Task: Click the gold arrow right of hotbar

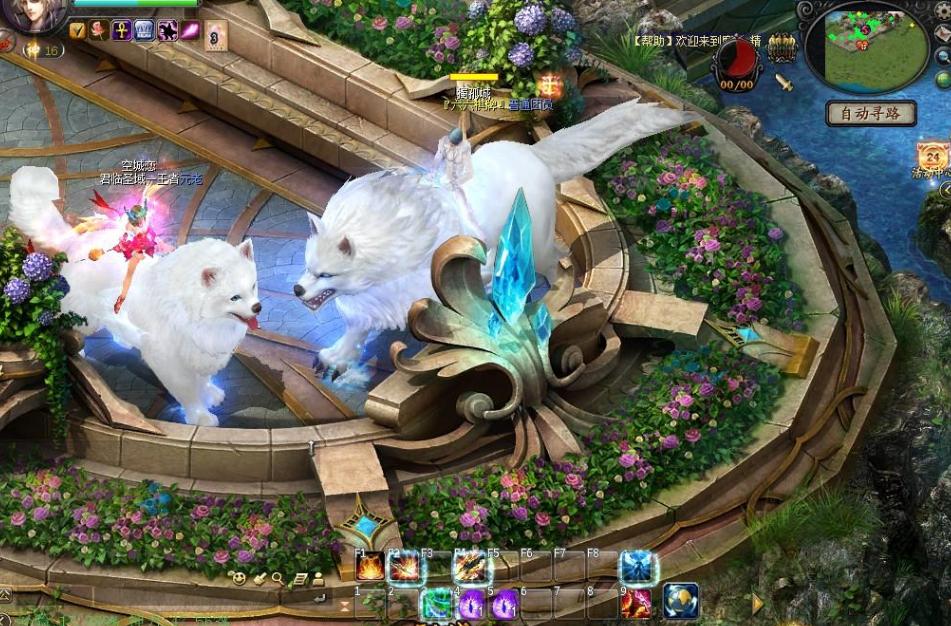Action: [x=757, y=603]
